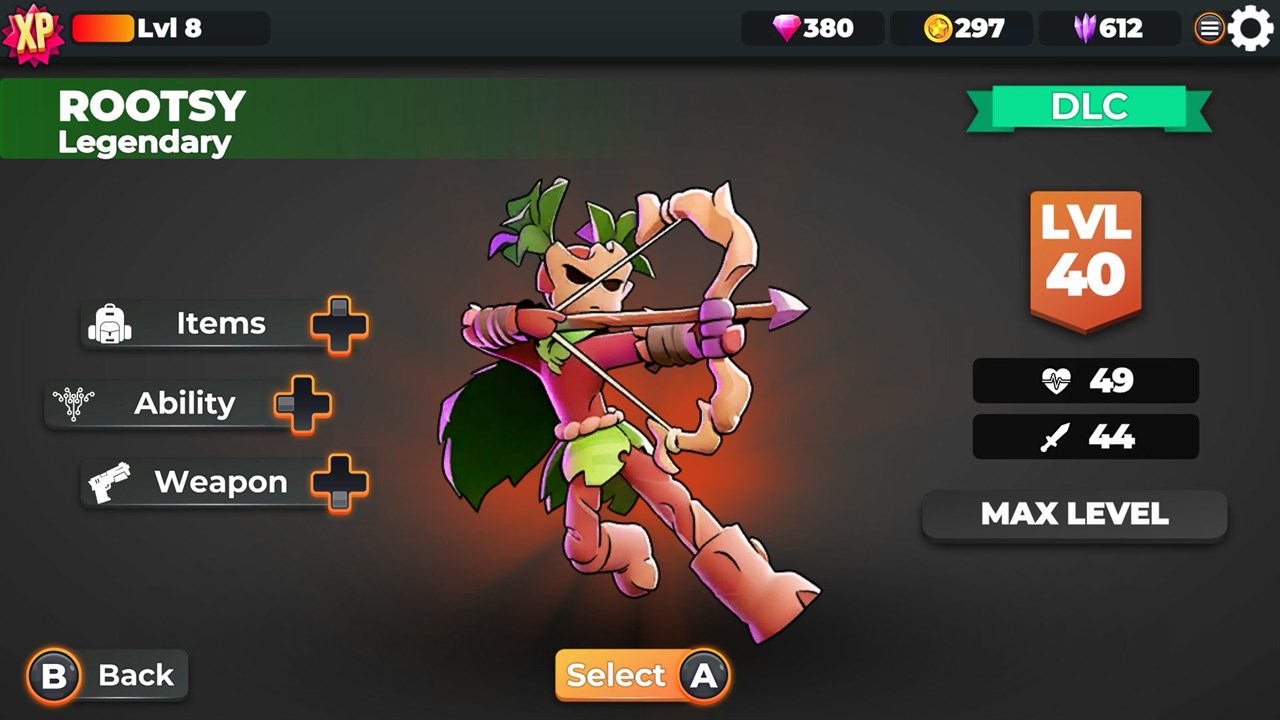The height and width of the screenshot is (720, 1280).
Task: Open the purple crystal currency counter
Action: click(x=1108, y=28)
